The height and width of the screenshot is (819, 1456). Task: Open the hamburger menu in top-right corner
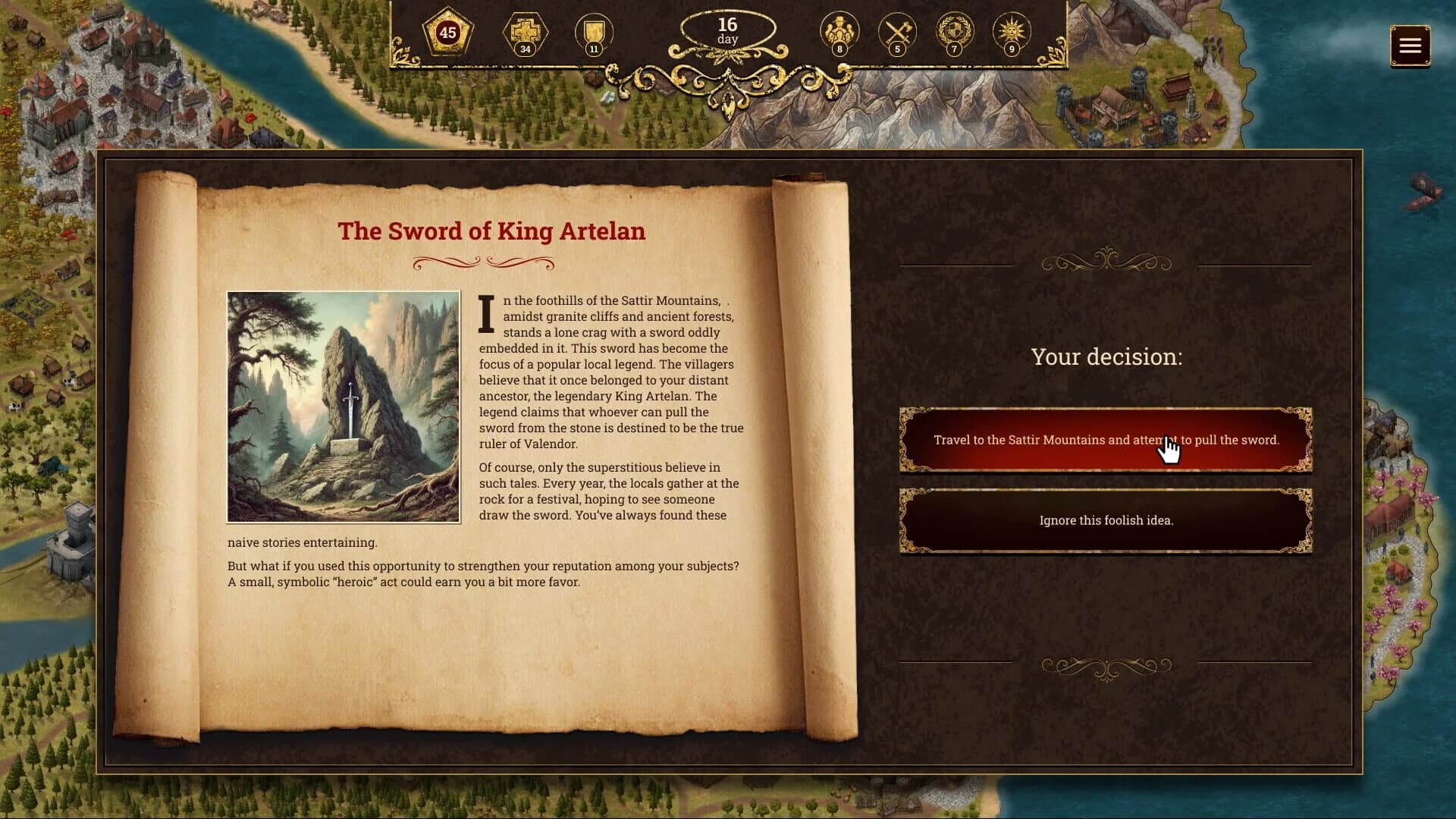point(1410,45)
